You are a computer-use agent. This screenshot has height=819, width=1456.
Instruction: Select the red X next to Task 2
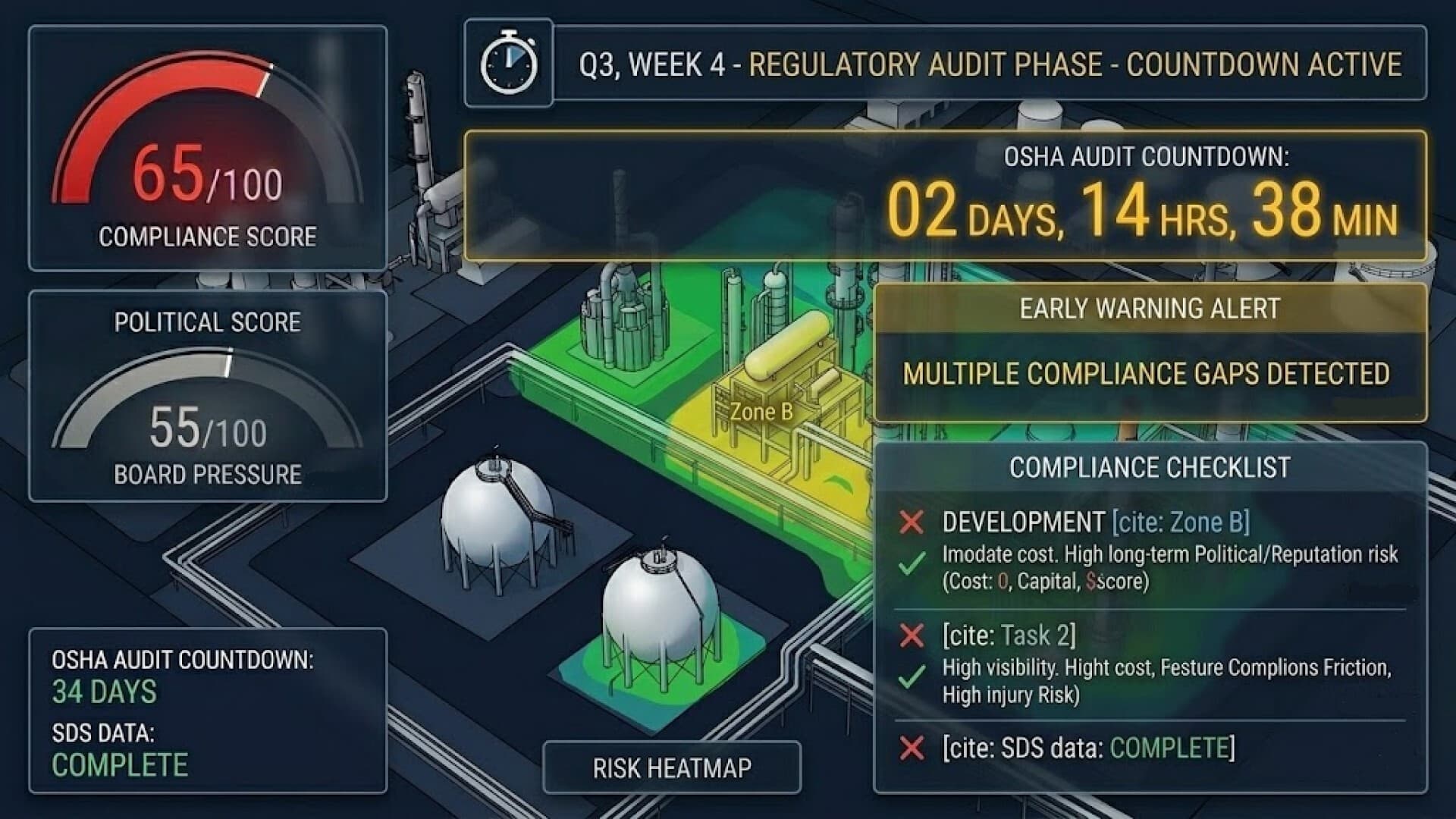point(911,635)
